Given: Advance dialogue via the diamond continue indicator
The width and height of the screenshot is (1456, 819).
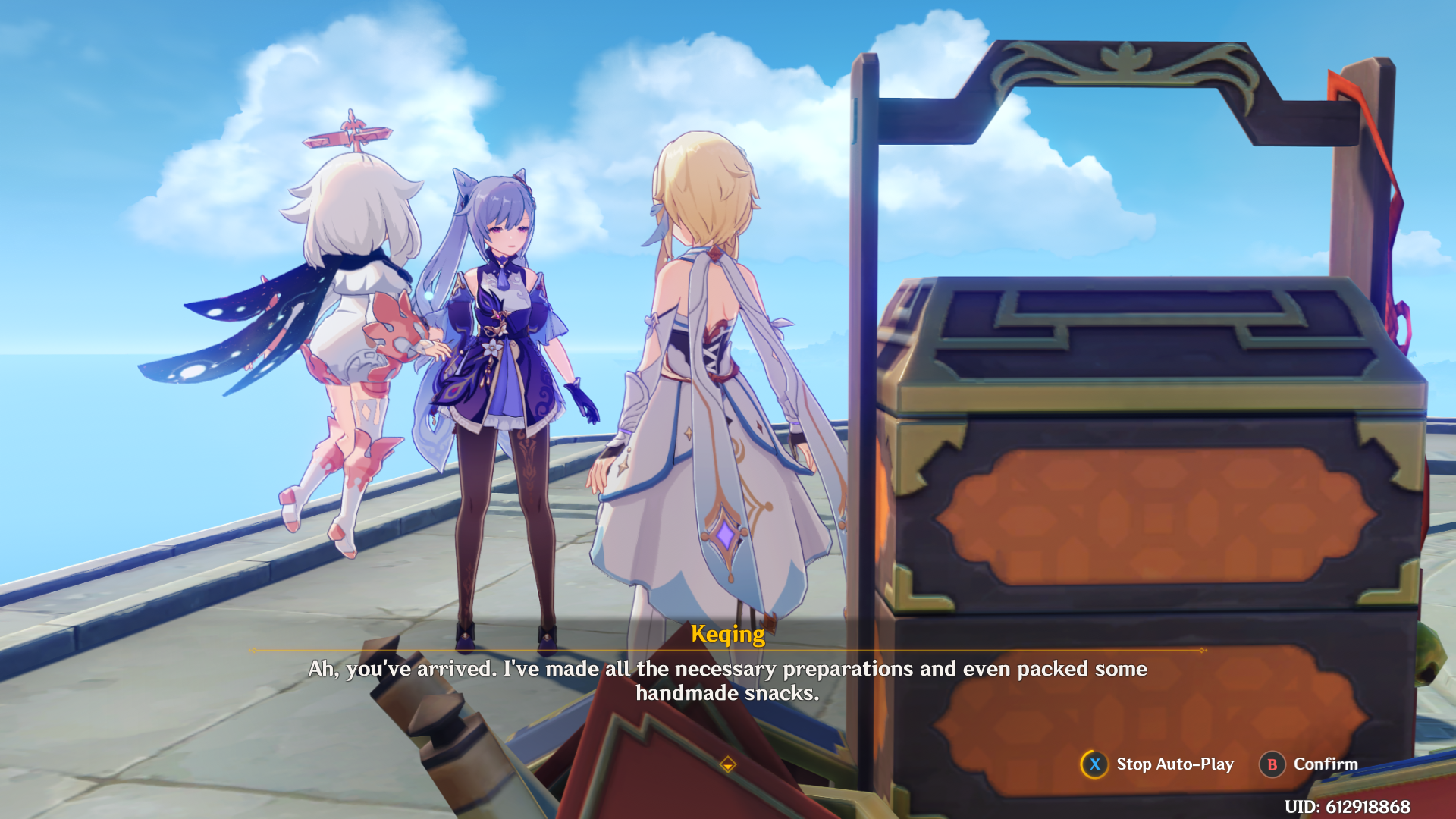Looking at the screenshot, I should [727, 764].
